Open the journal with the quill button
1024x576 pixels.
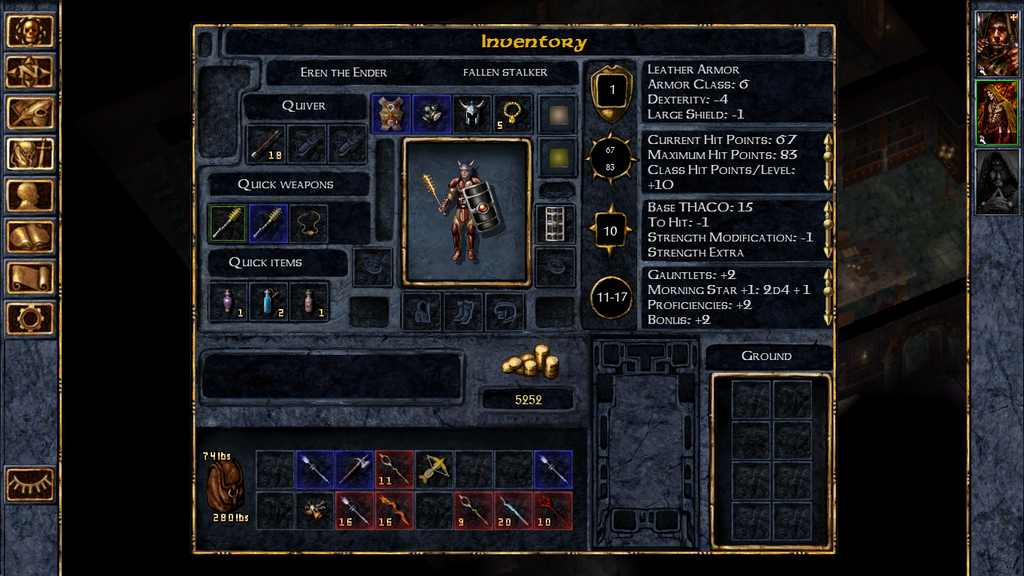coord(30,113)
